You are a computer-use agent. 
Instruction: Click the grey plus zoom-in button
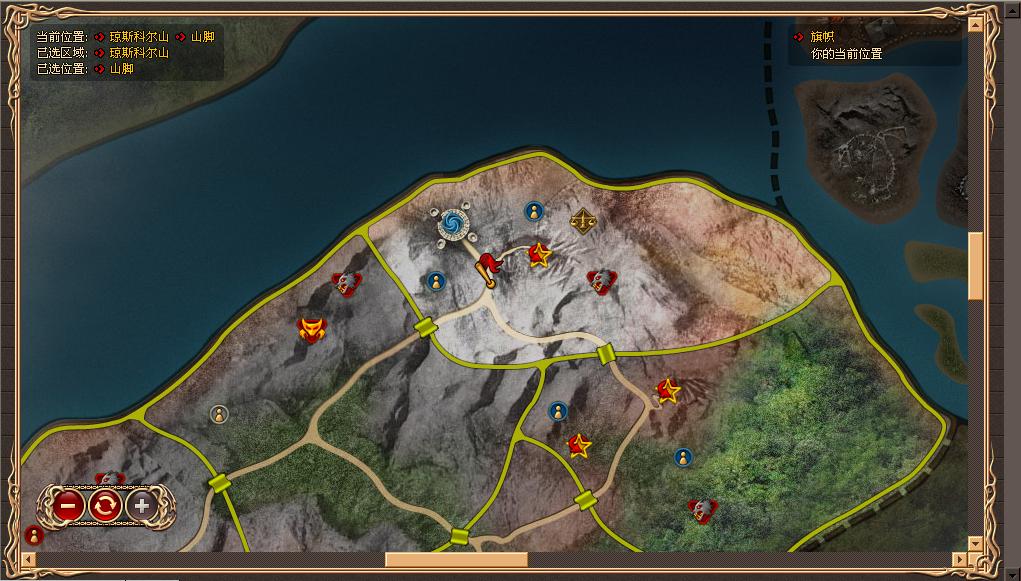pyautogui.click(x=141, y=505)
